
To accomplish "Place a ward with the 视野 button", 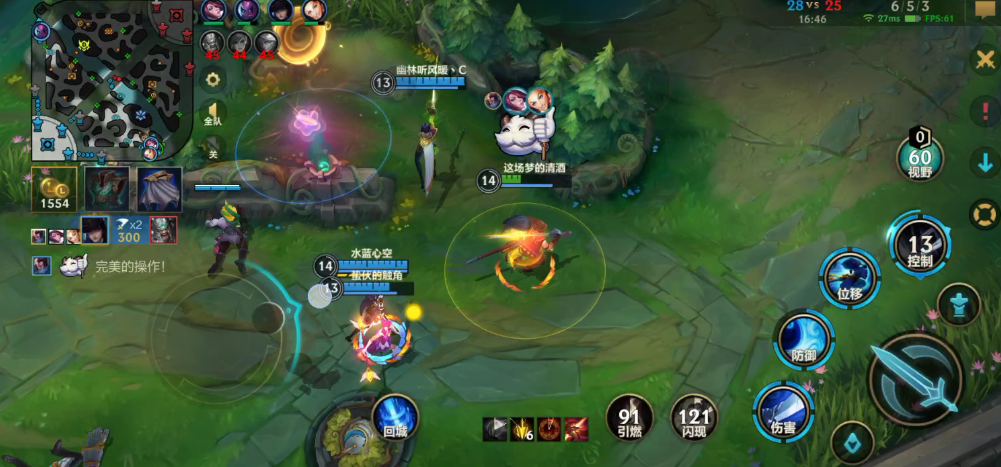I will tap(919, 155).
